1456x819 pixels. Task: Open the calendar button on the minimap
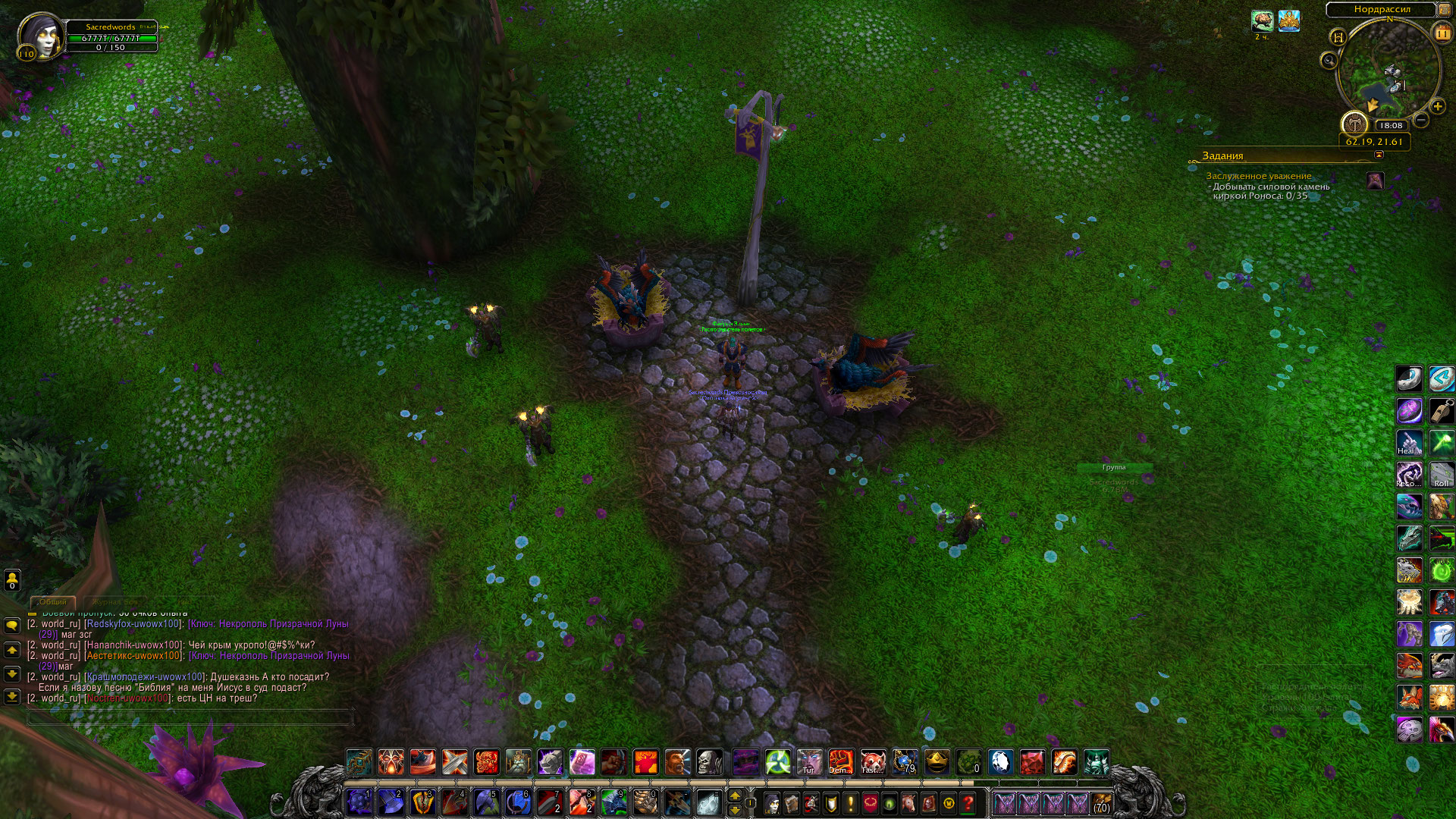click(x=1442, y=33)
